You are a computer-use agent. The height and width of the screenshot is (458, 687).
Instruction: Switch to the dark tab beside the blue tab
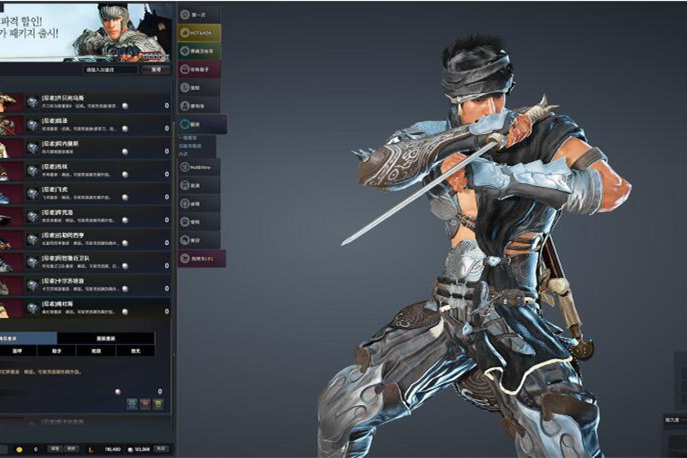coord(106,339)
